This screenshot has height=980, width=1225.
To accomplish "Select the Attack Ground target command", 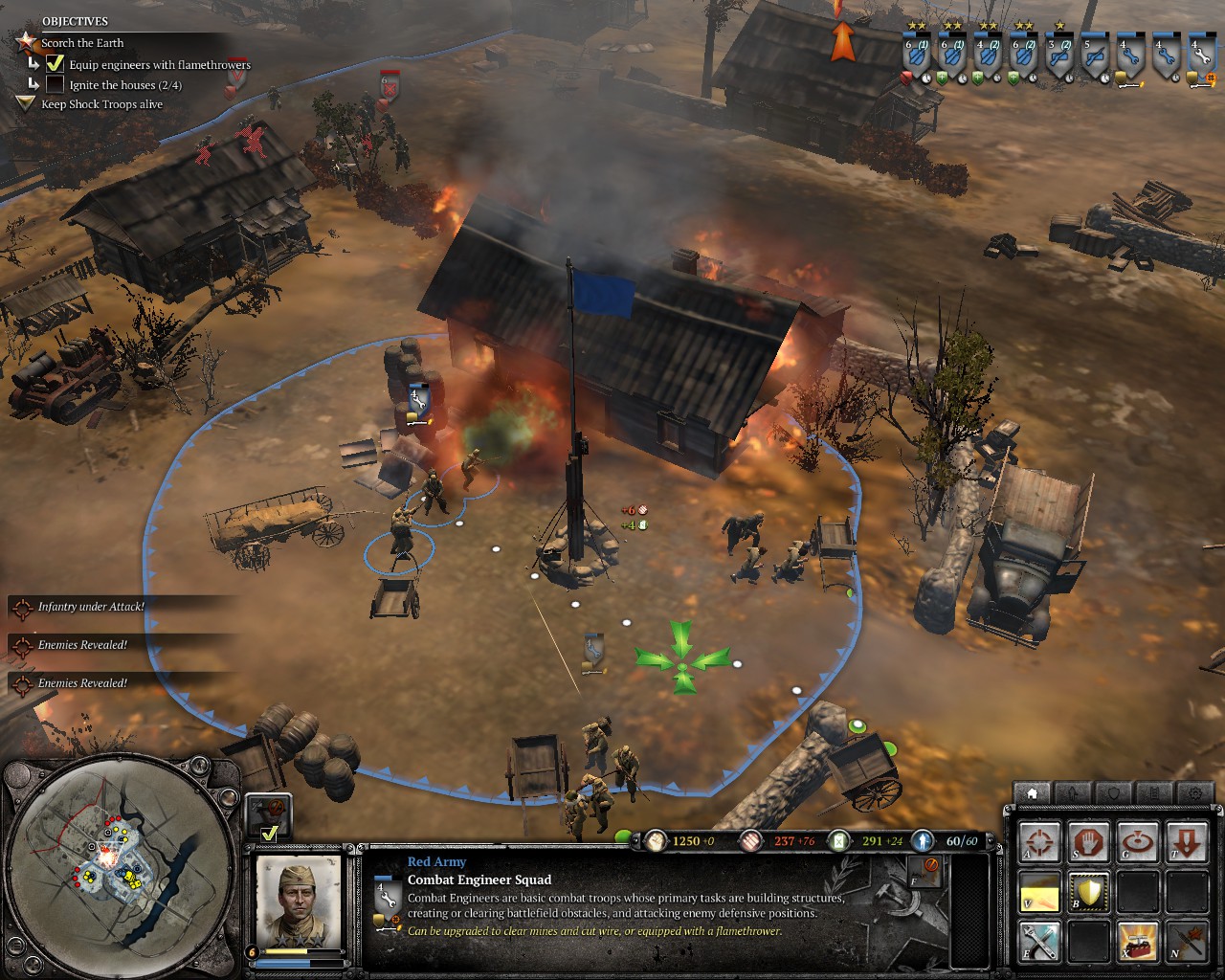I will tap(1137, 842).
